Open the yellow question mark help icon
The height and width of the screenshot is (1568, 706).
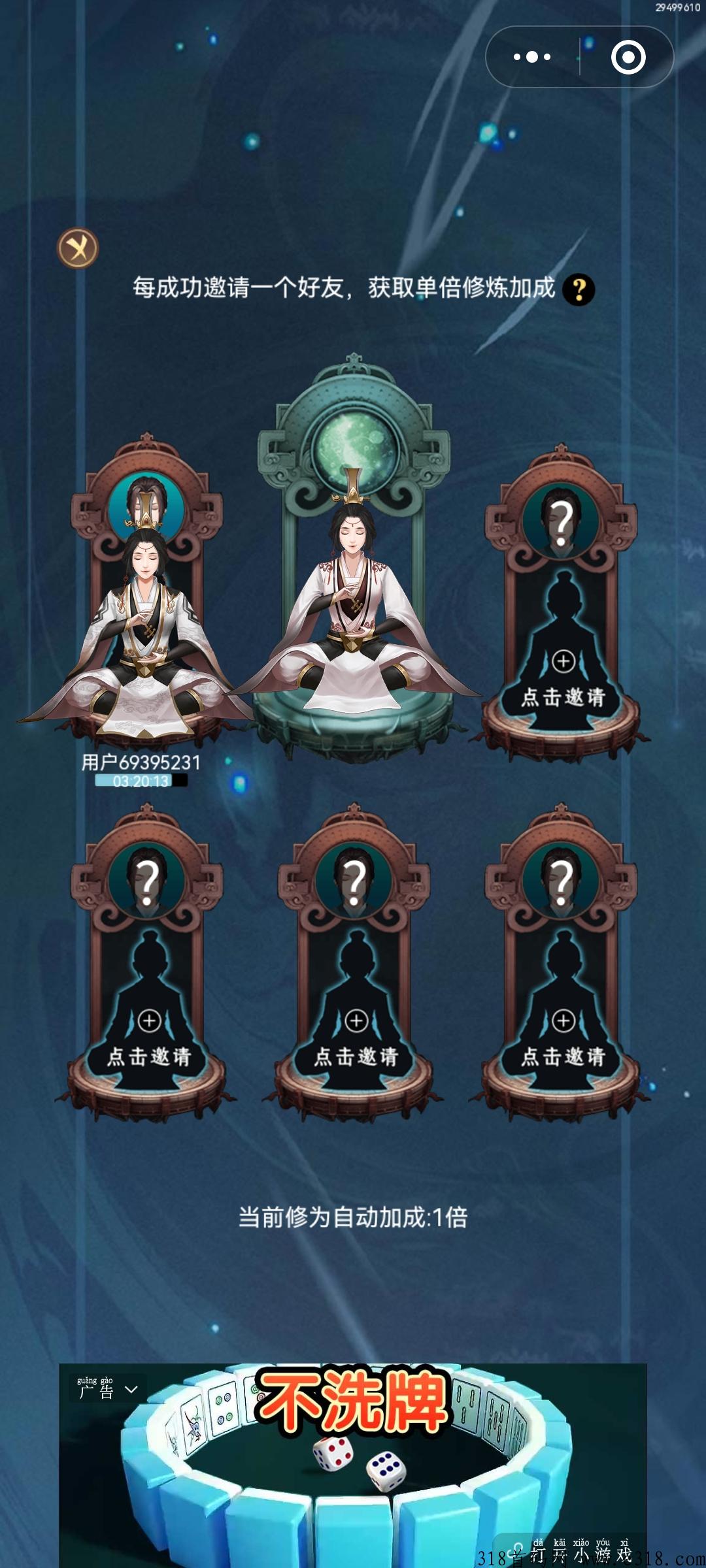[579, 289]
